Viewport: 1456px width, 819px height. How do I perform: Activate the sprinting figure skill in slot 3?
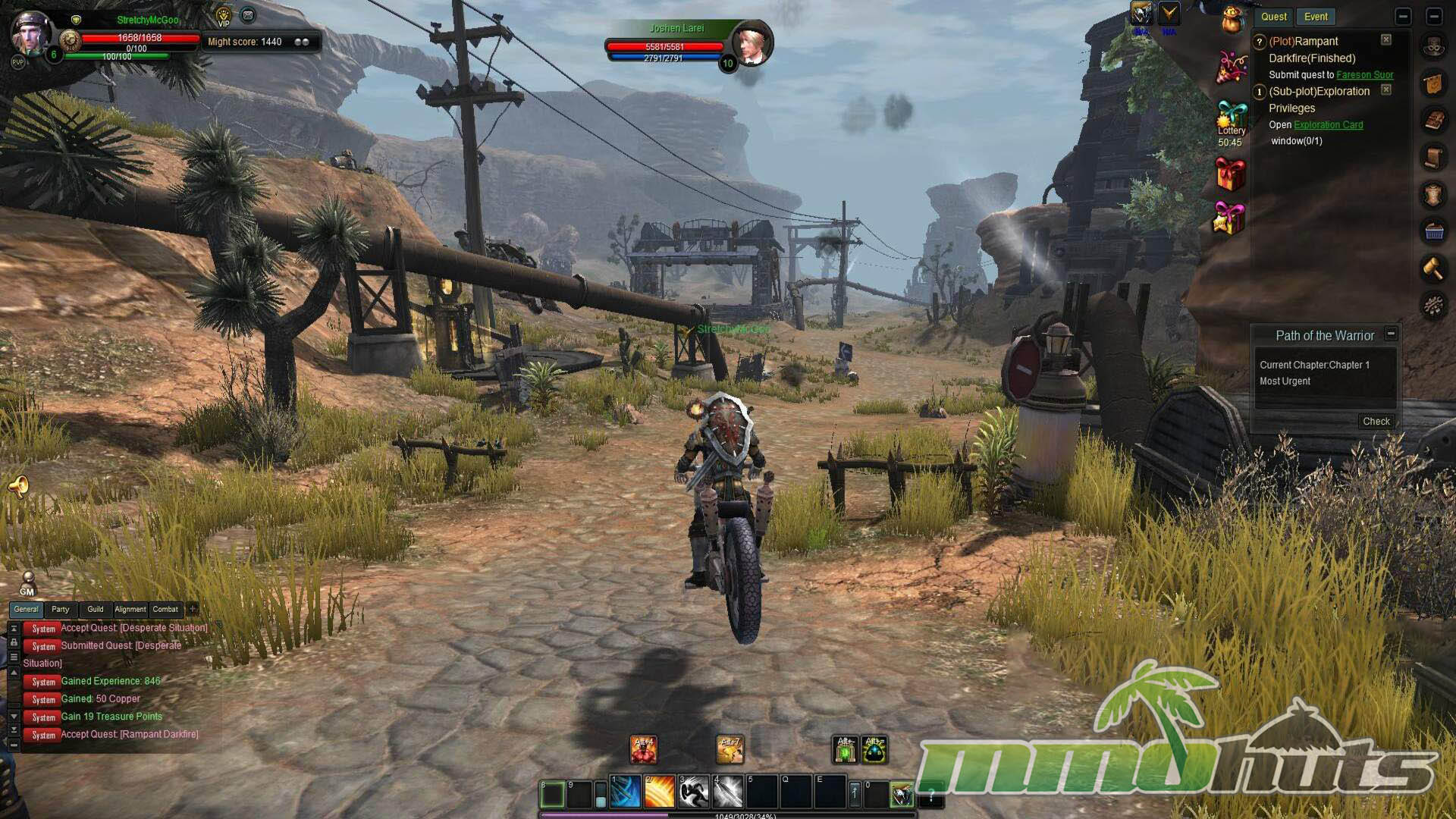pyautogui.click(x=693, y=792)
